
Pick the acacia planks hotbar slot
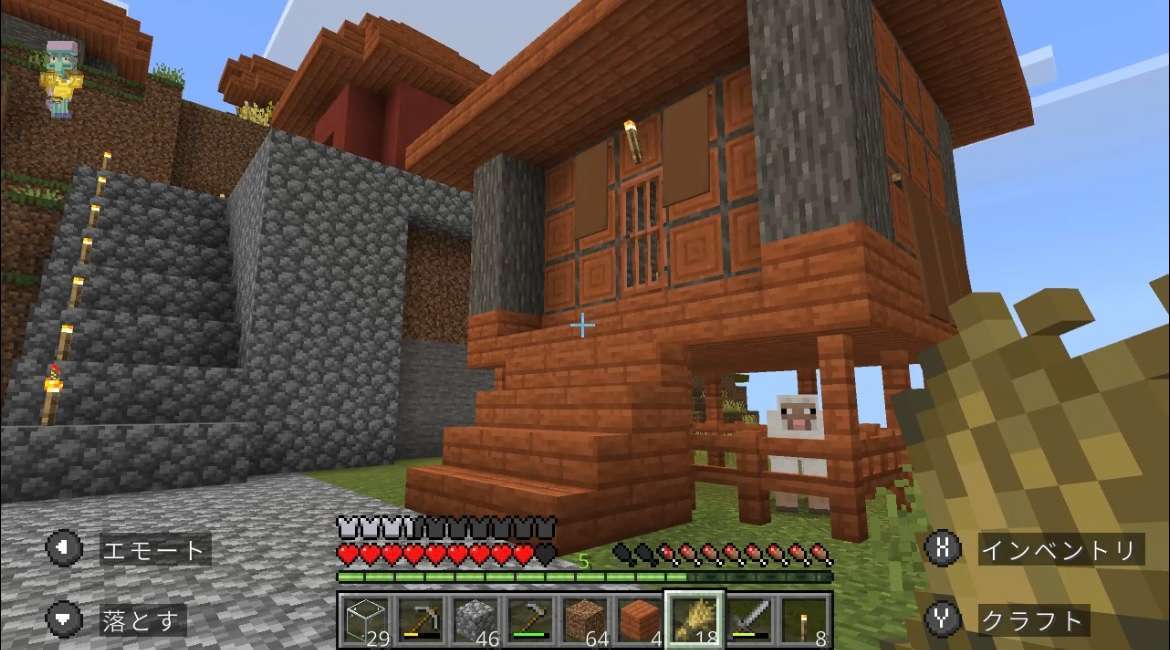click(x=638, y=620)
